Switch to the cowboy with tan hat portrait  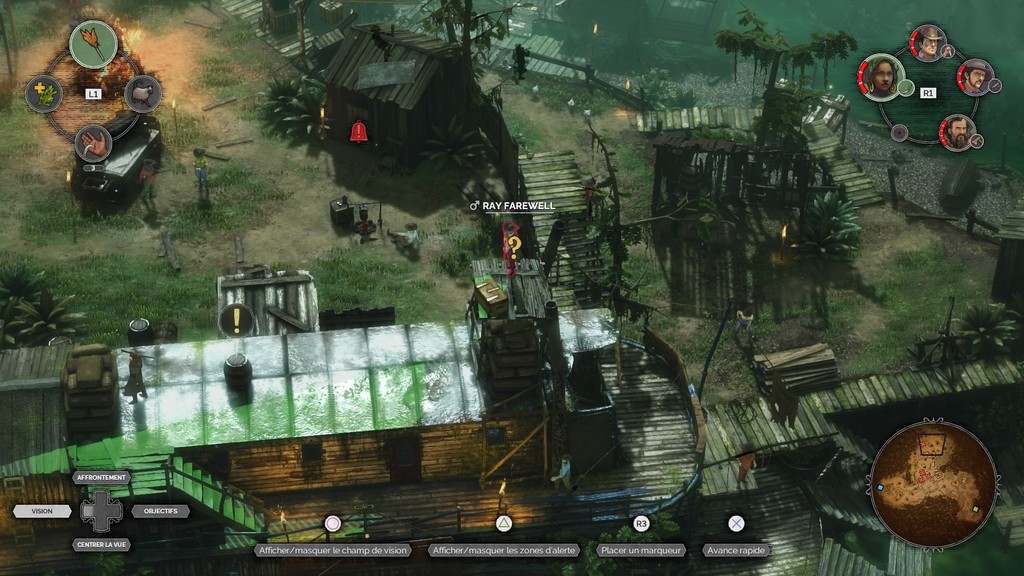coord(929,43)
